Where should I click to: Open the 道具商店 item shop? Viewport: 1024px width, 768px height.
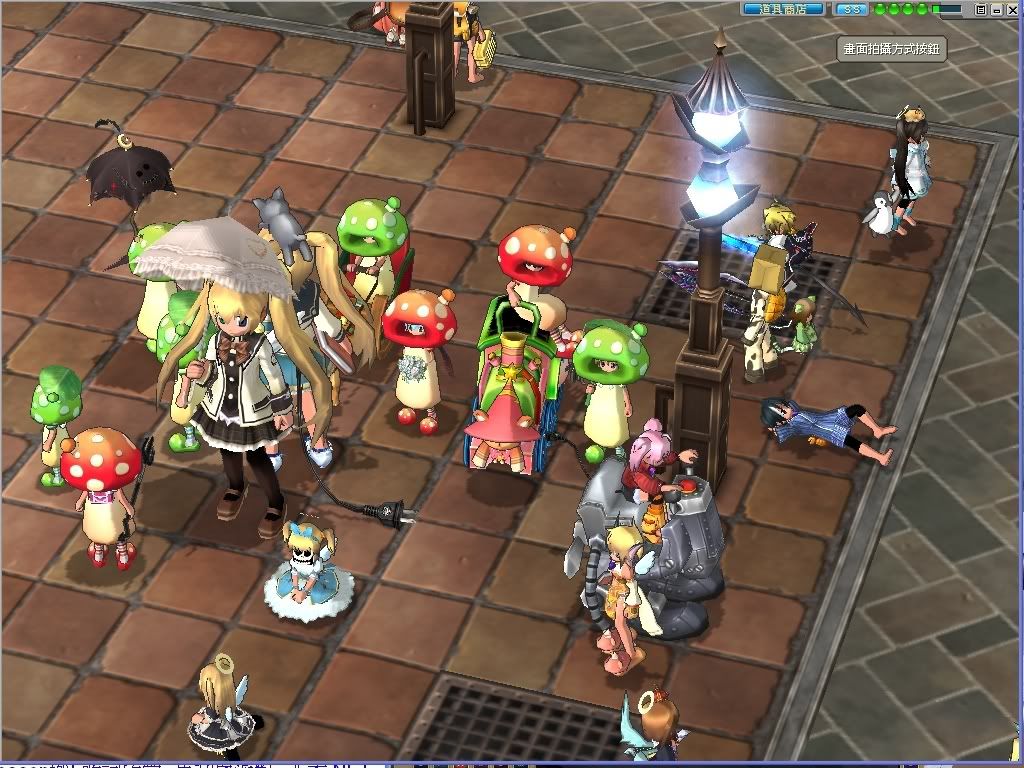coord(784,9)
